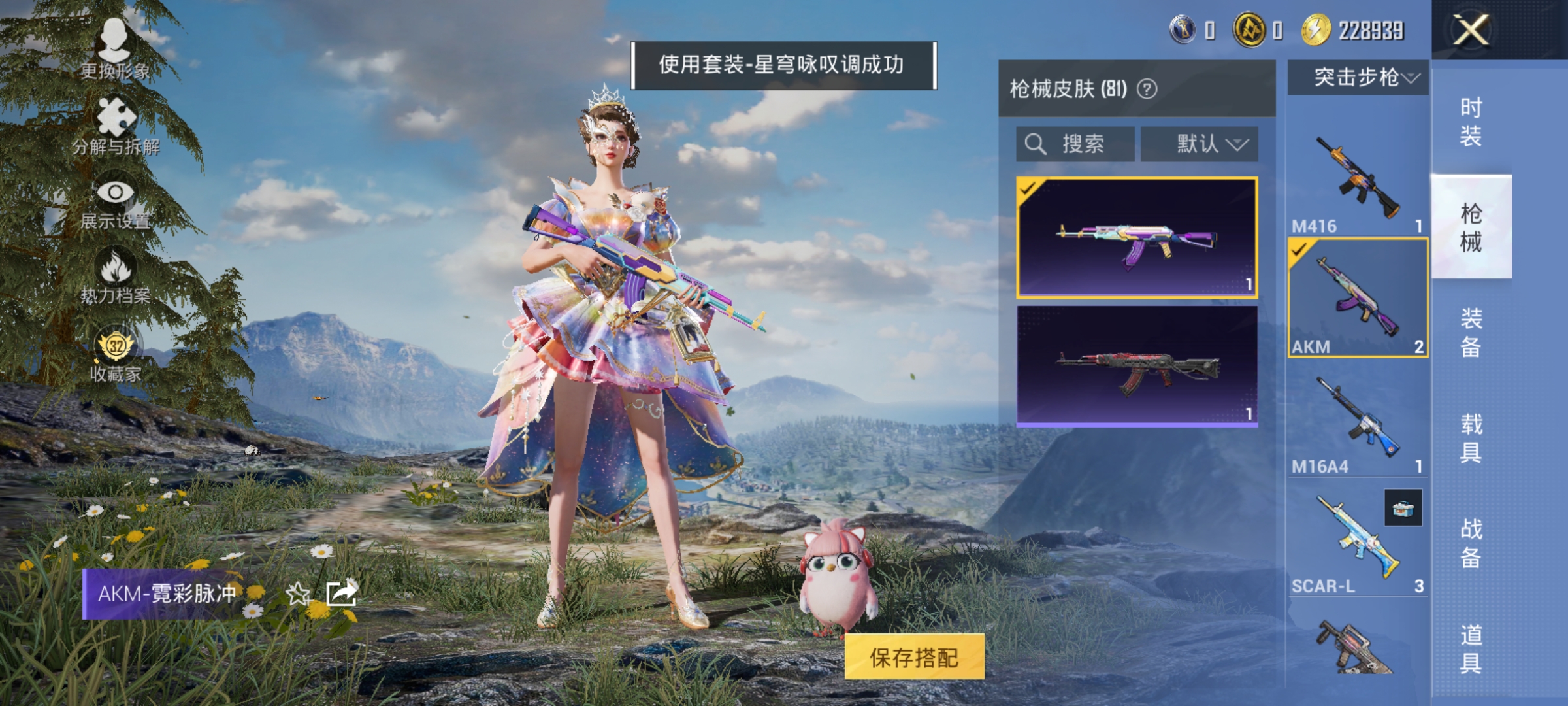The height and width of the screenshot is (706, 1568).
Task: Tap the search magnifier in 枪械皮肤 panel
Action: coord(1036,144)
